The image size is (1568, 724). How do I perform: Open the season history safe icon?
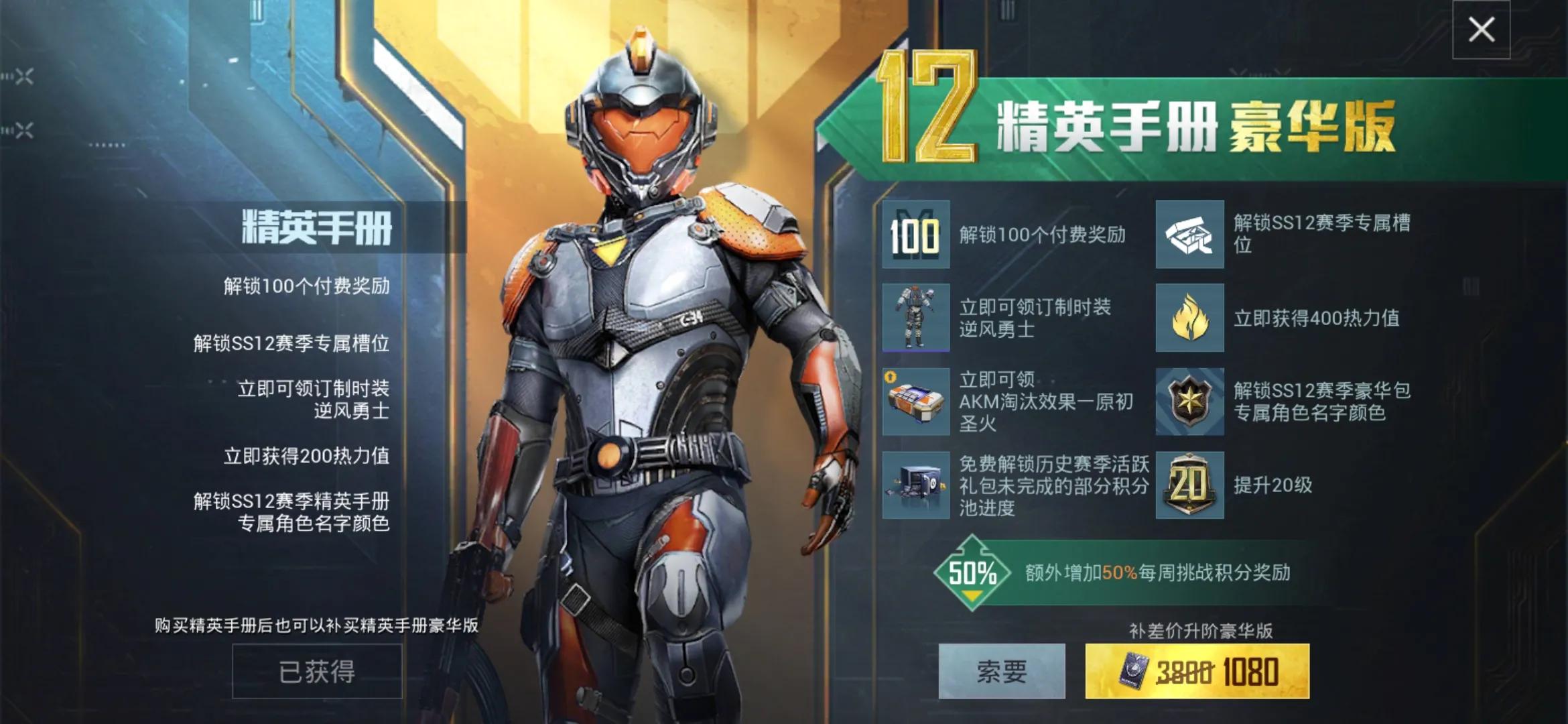pos(915,485)
